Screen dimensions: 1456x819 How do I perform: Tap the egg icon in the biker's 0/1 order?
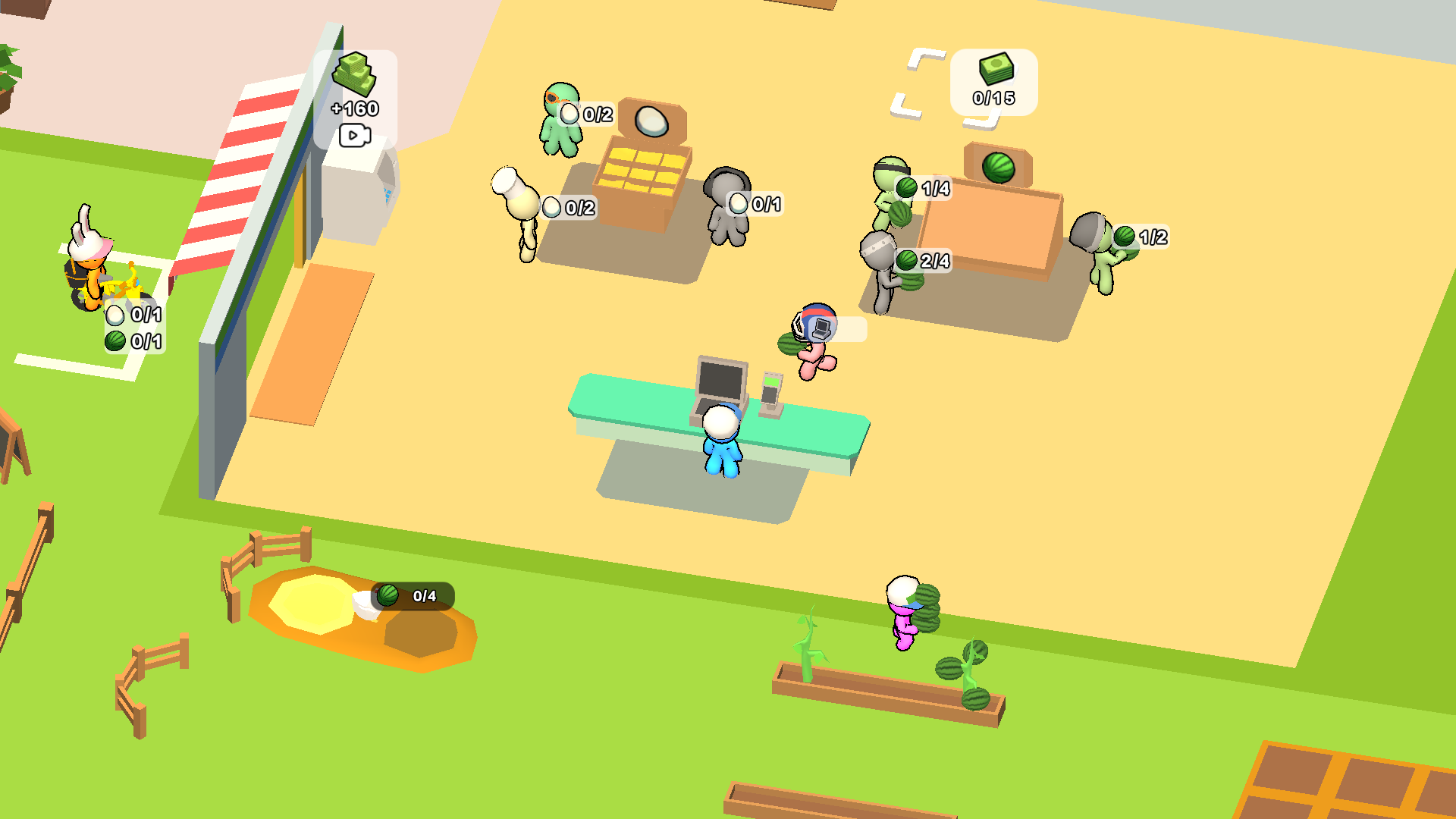(117, 314)
